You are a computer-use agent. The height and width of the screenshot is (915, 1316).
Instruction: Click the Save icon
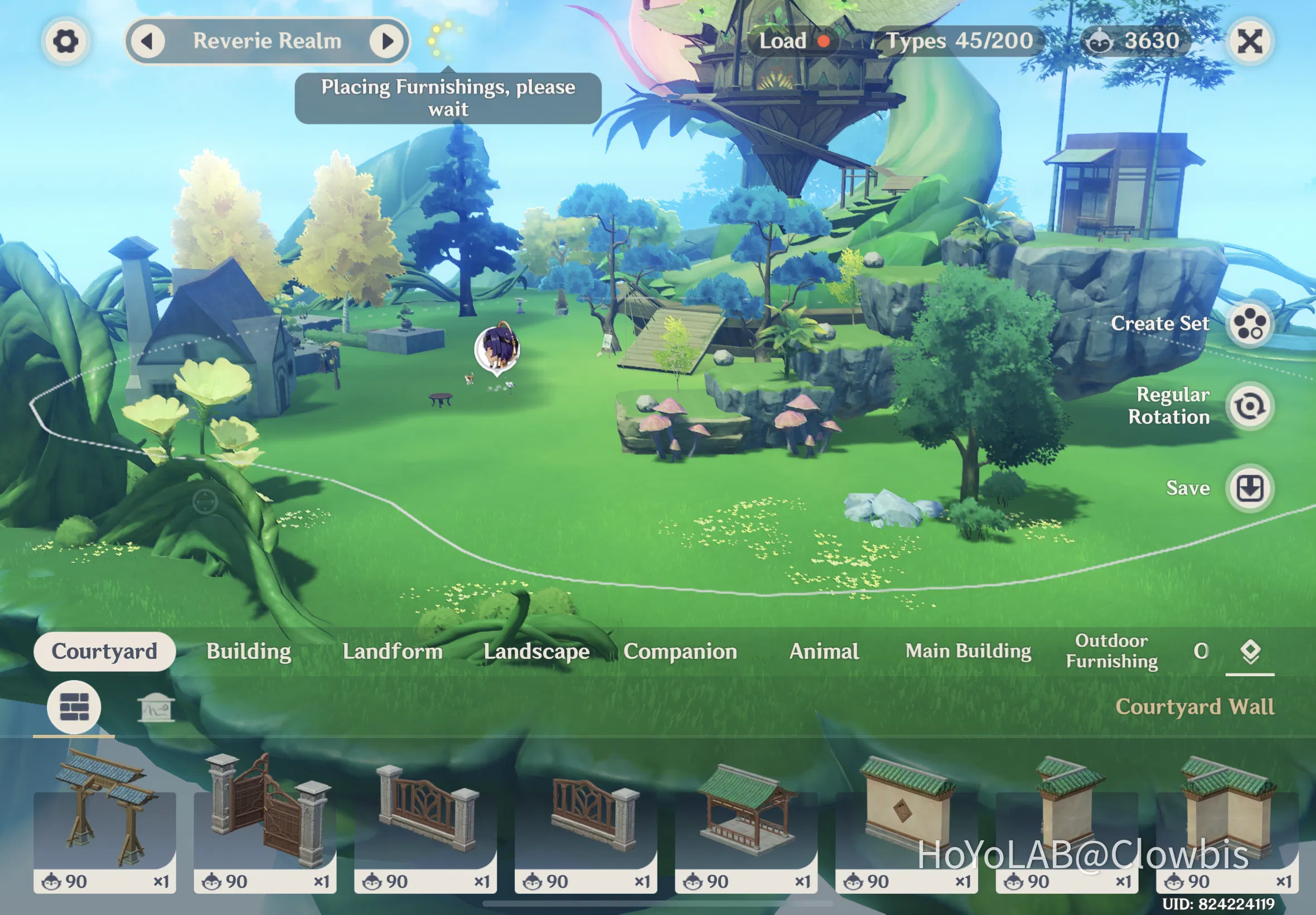click(1250, 488)
